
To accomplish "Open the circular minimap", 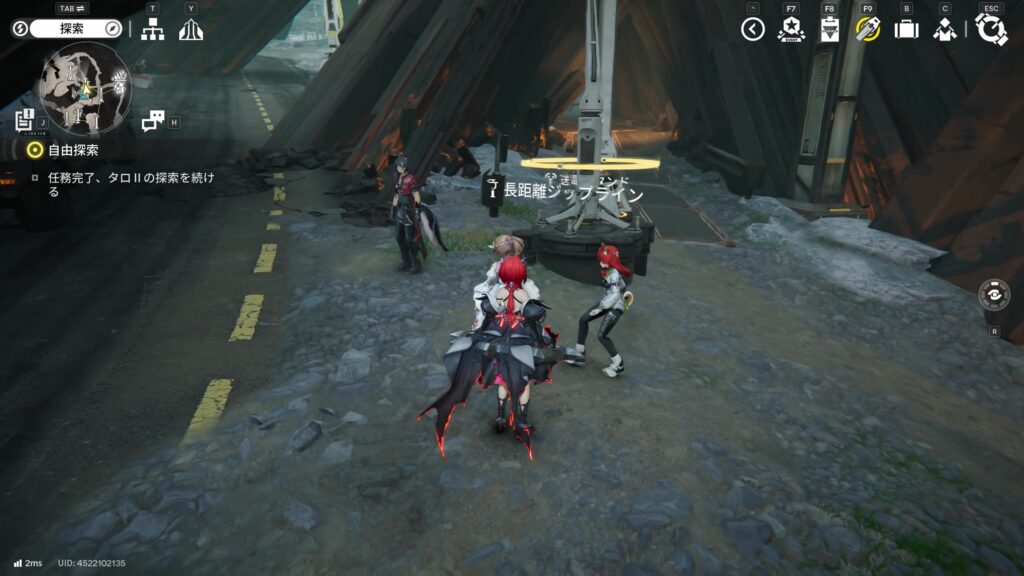I will [x=85, y=88].
